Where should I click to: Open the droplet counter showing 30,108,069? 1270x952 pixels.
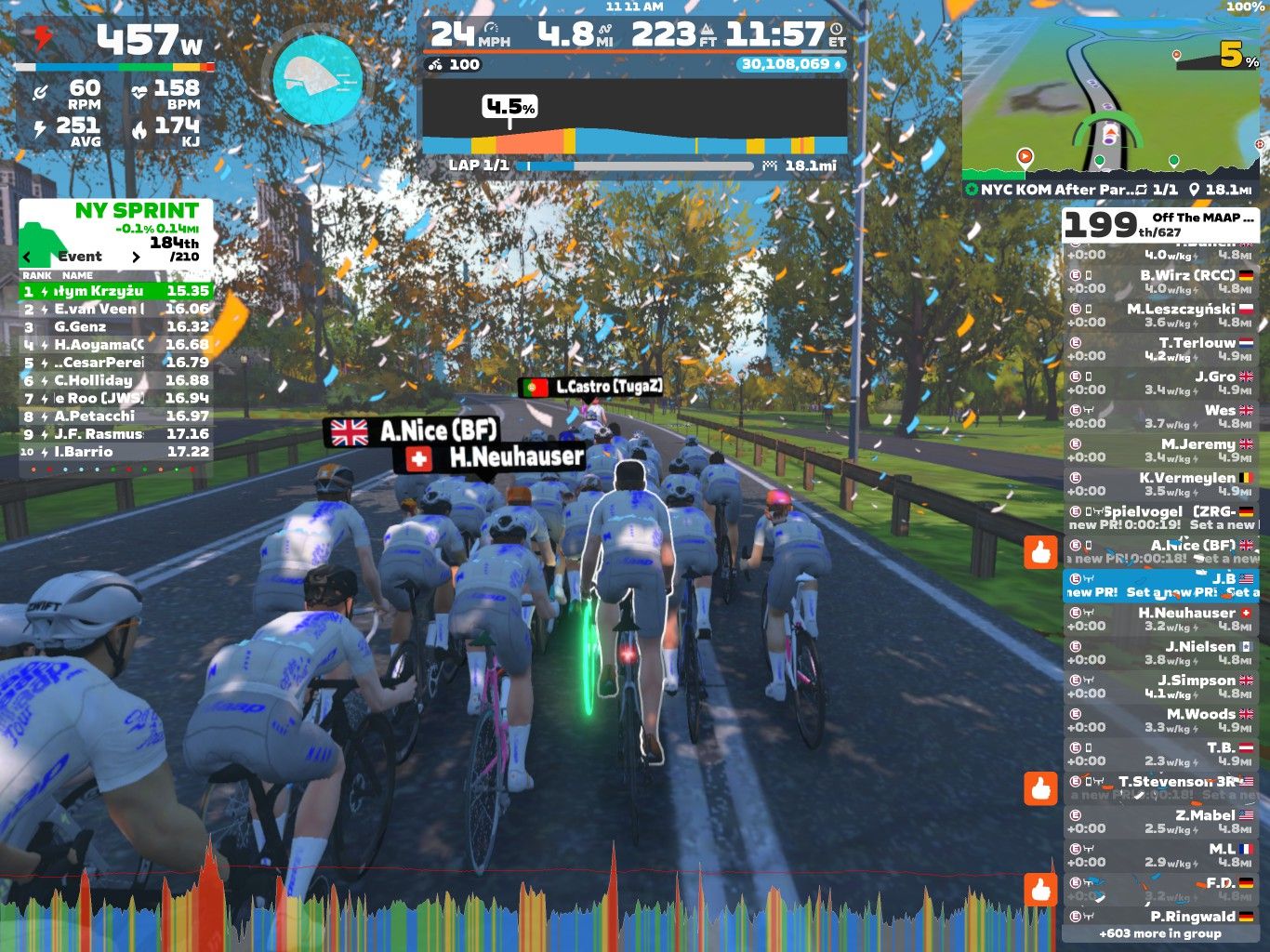point(788,63)
